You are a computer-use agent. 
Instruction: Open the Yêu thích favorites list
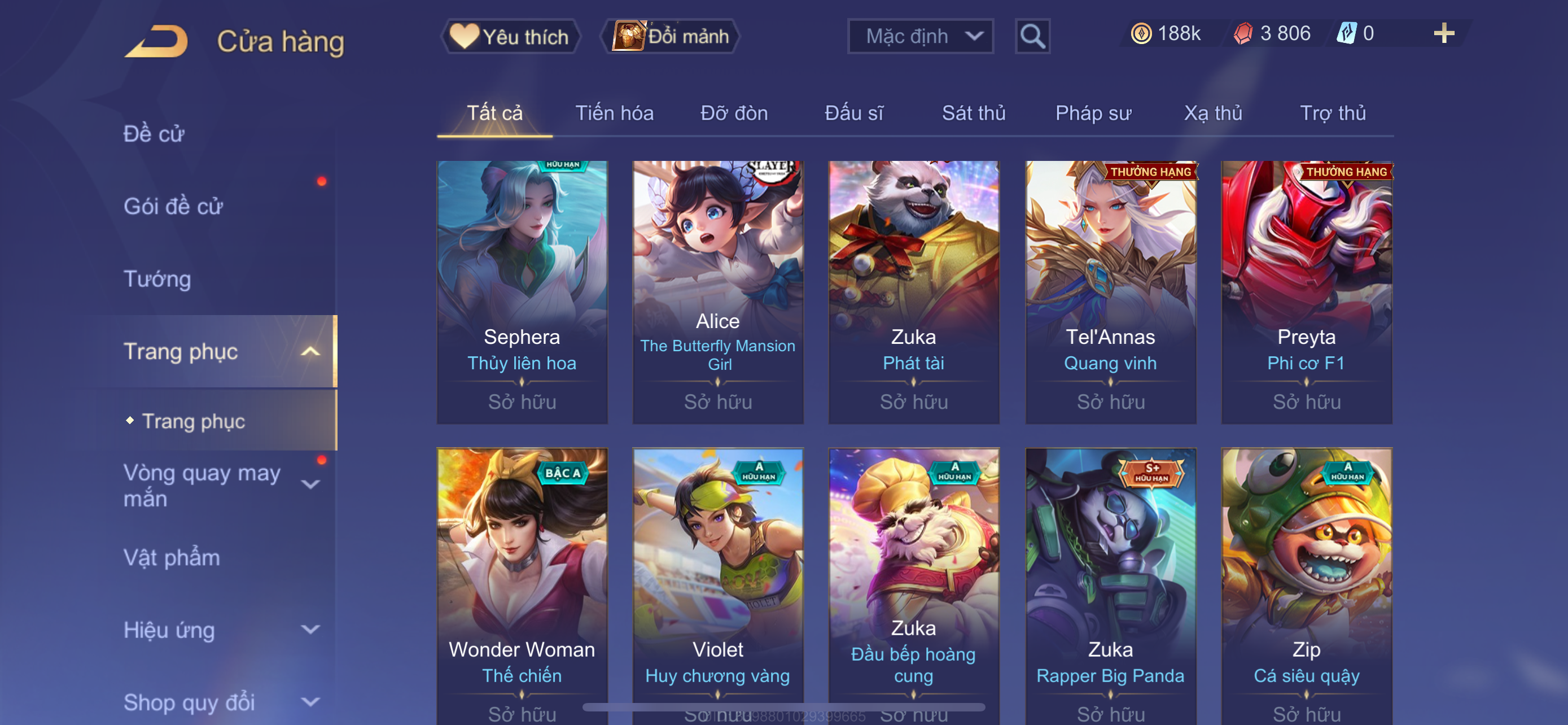coord(510,37)
